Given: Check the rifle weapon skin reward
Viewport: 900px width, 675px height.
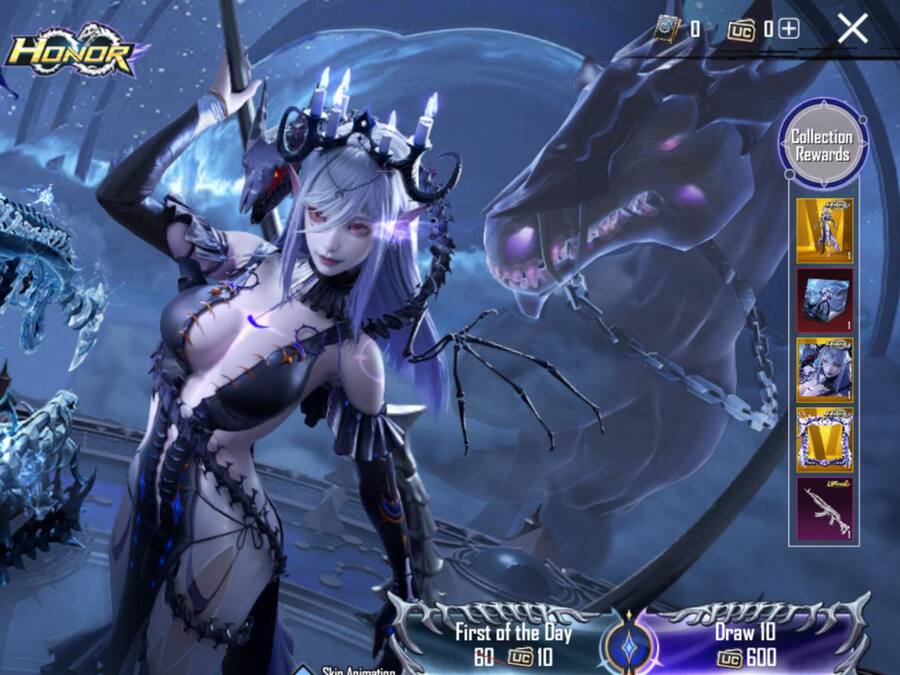Looking at the screenshot, I should [x=824, y=510].
